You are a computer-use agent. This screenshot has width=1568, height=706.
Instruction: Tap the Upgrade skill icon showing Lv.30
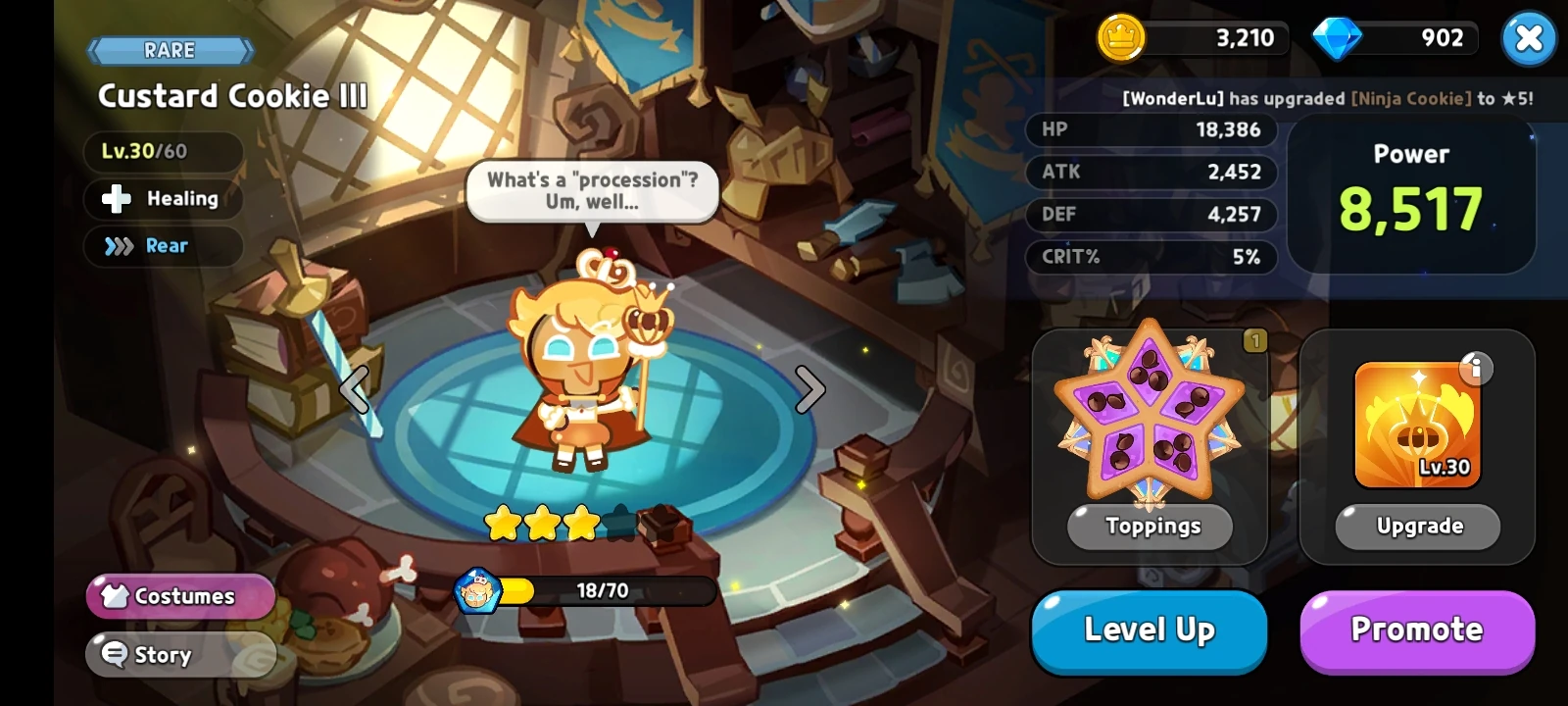pos(1416,424)
